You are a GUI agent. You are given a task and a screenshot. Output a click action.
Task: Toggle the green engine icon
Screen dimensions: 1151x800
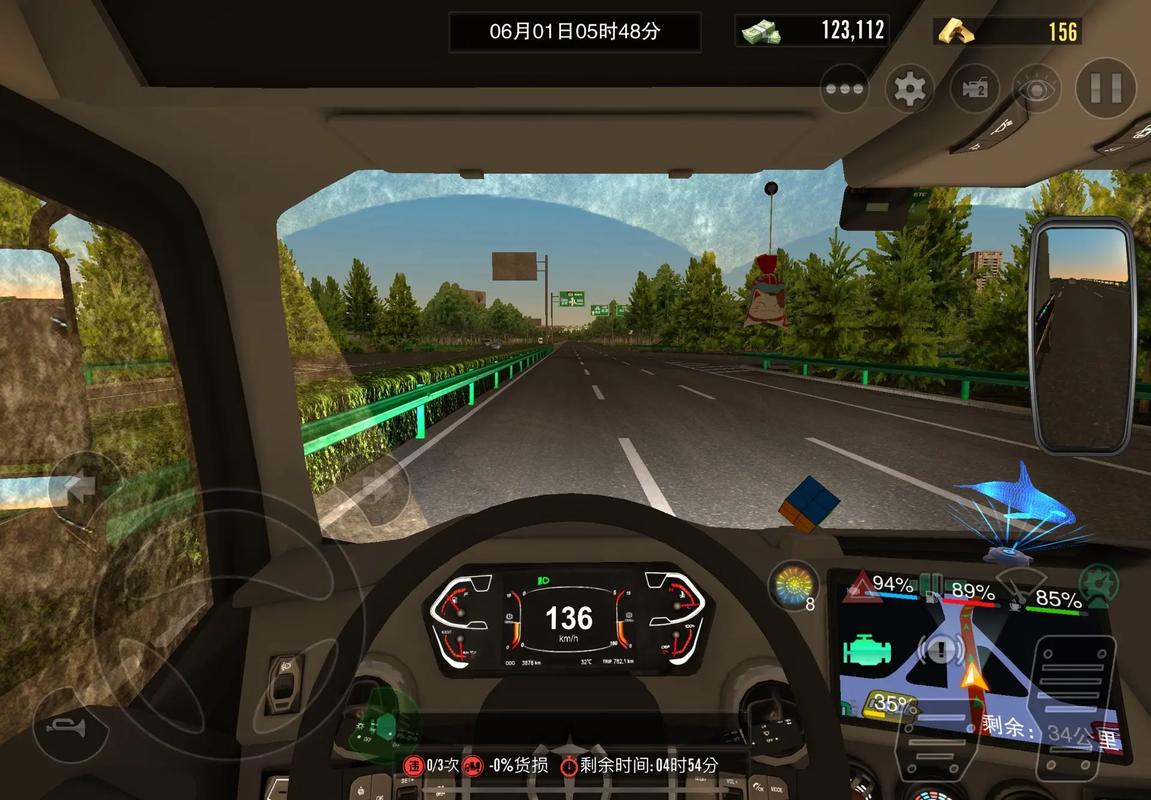click(x=866, y=650)
